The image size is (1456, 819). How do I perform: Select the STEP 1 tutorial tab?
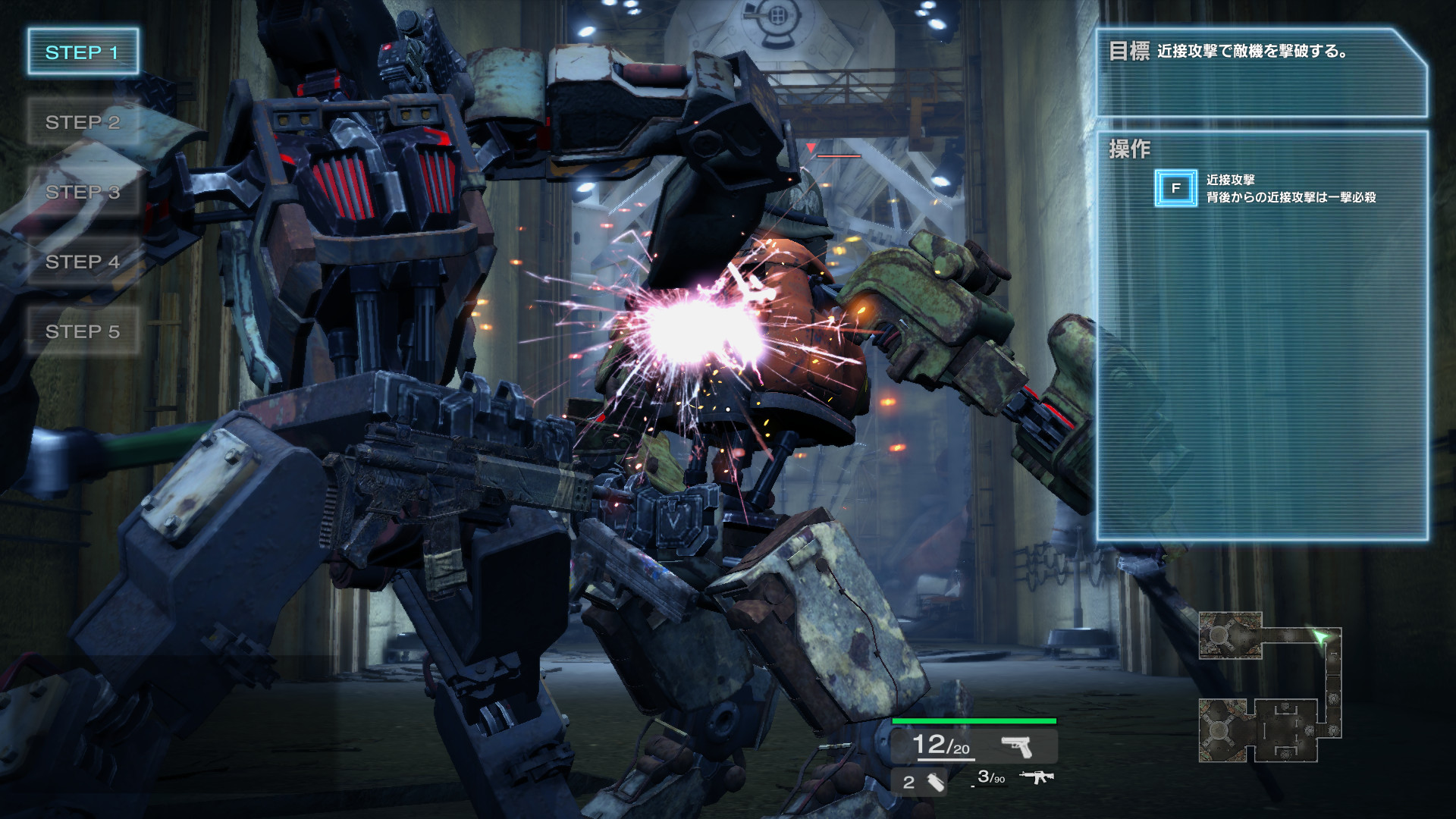83,52
